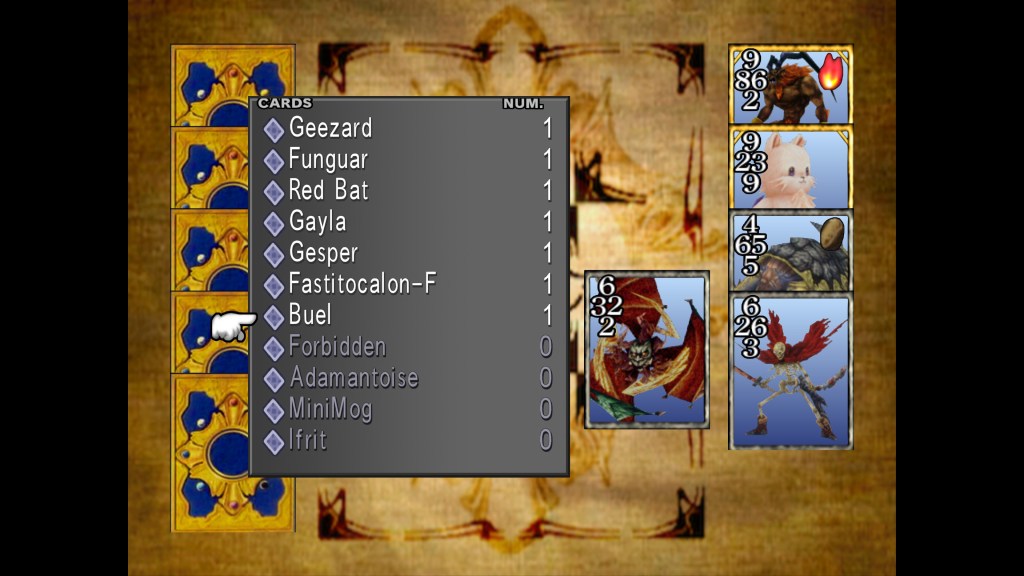Image resolution: width=1024 pixels, height=576 pixels.
Task: Pick the Red Bat card row
Action: [x=328, y=190]
